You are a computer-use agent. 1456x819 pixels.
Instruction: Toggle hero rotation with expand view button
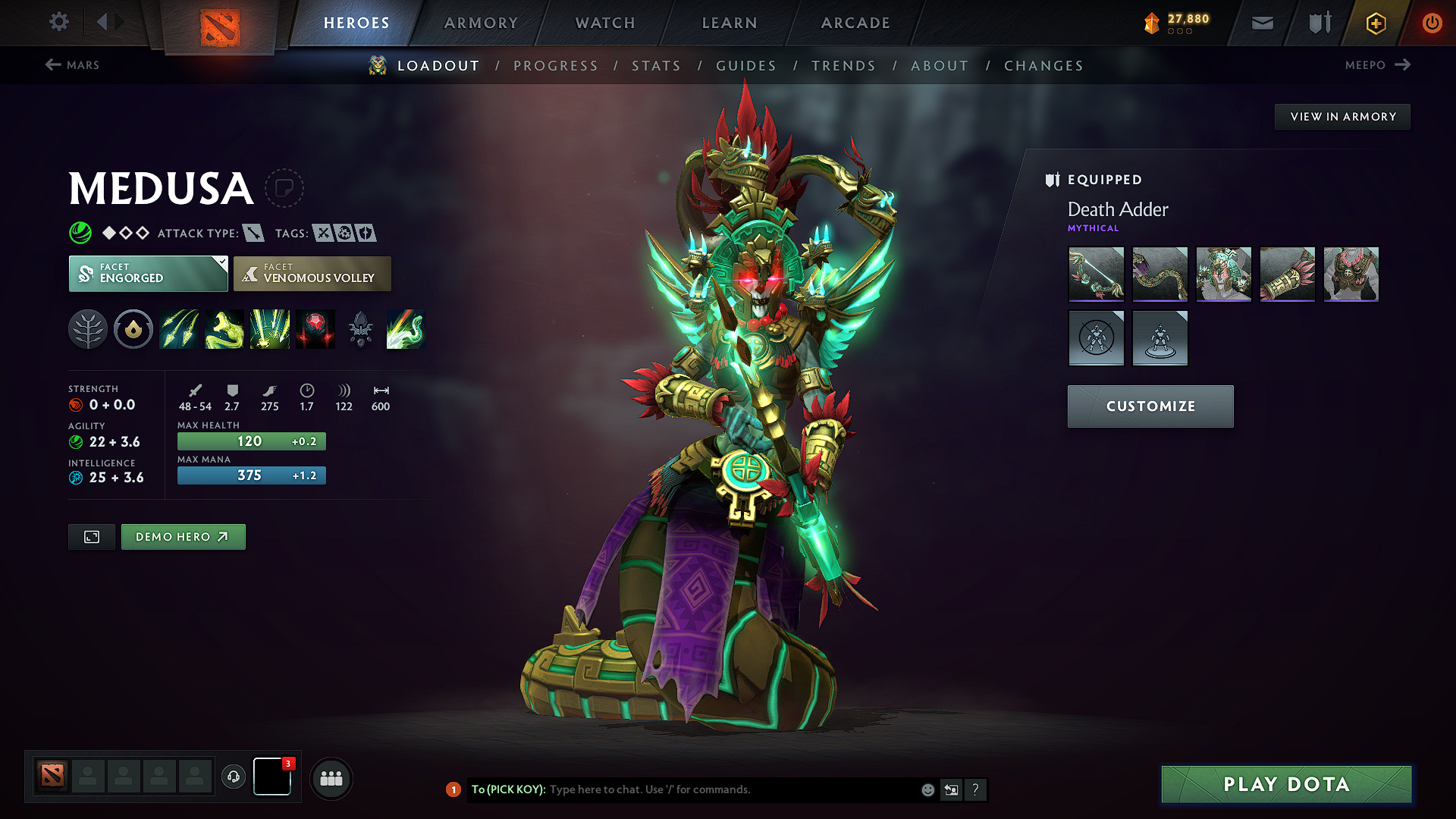[x=91, y=536]
